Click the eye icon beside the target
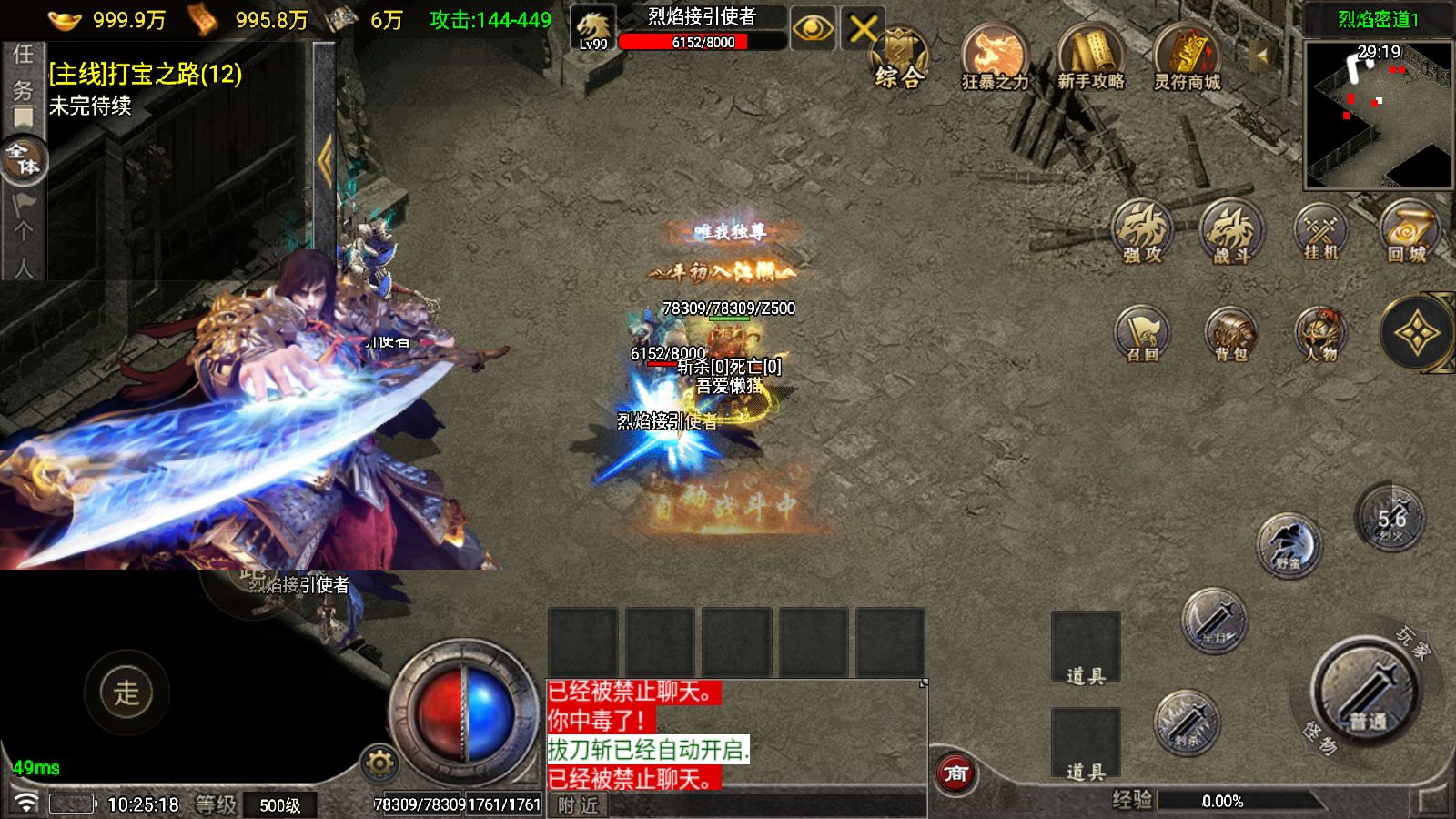 (x=813, y=30)
